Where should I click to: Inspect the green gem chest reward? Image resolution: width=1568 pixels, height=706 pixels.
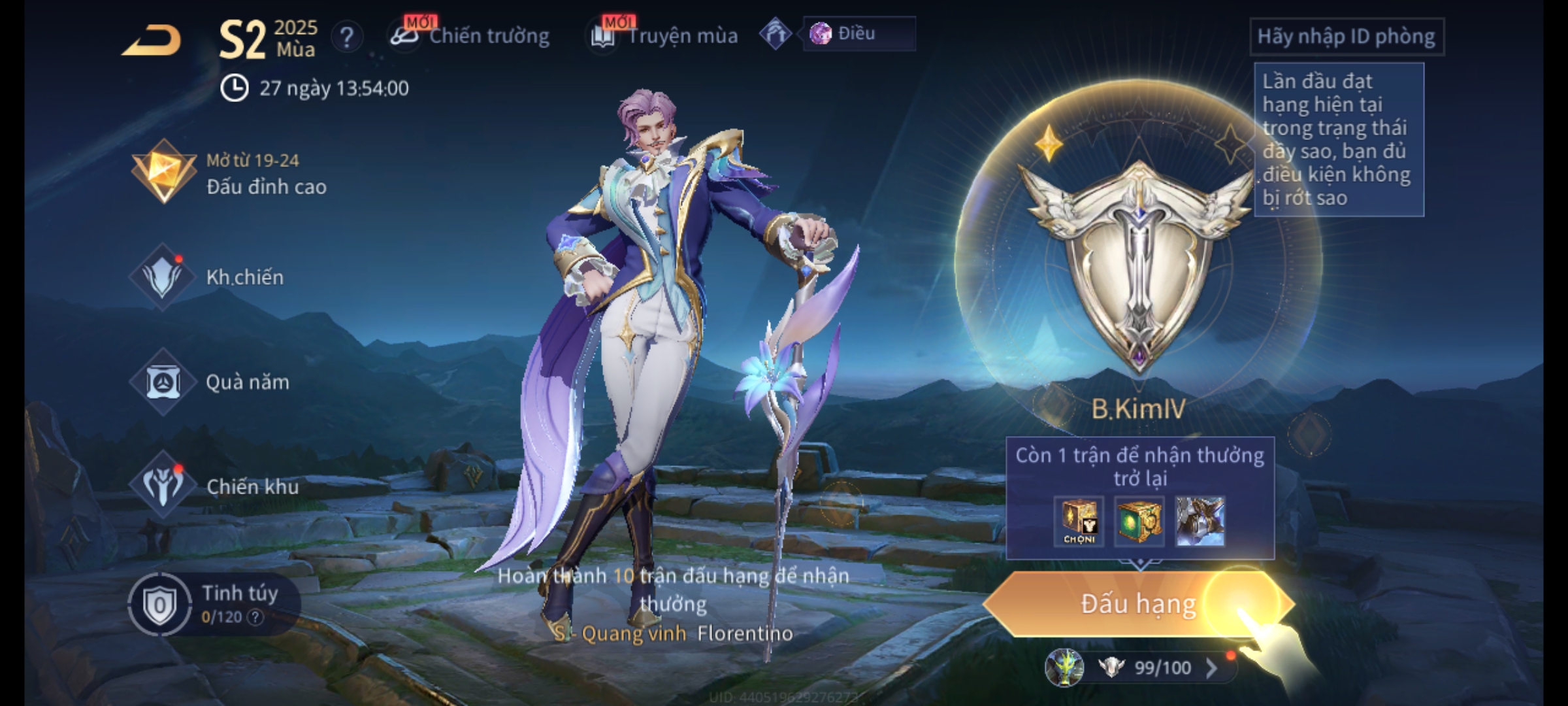click(1139, 521)
